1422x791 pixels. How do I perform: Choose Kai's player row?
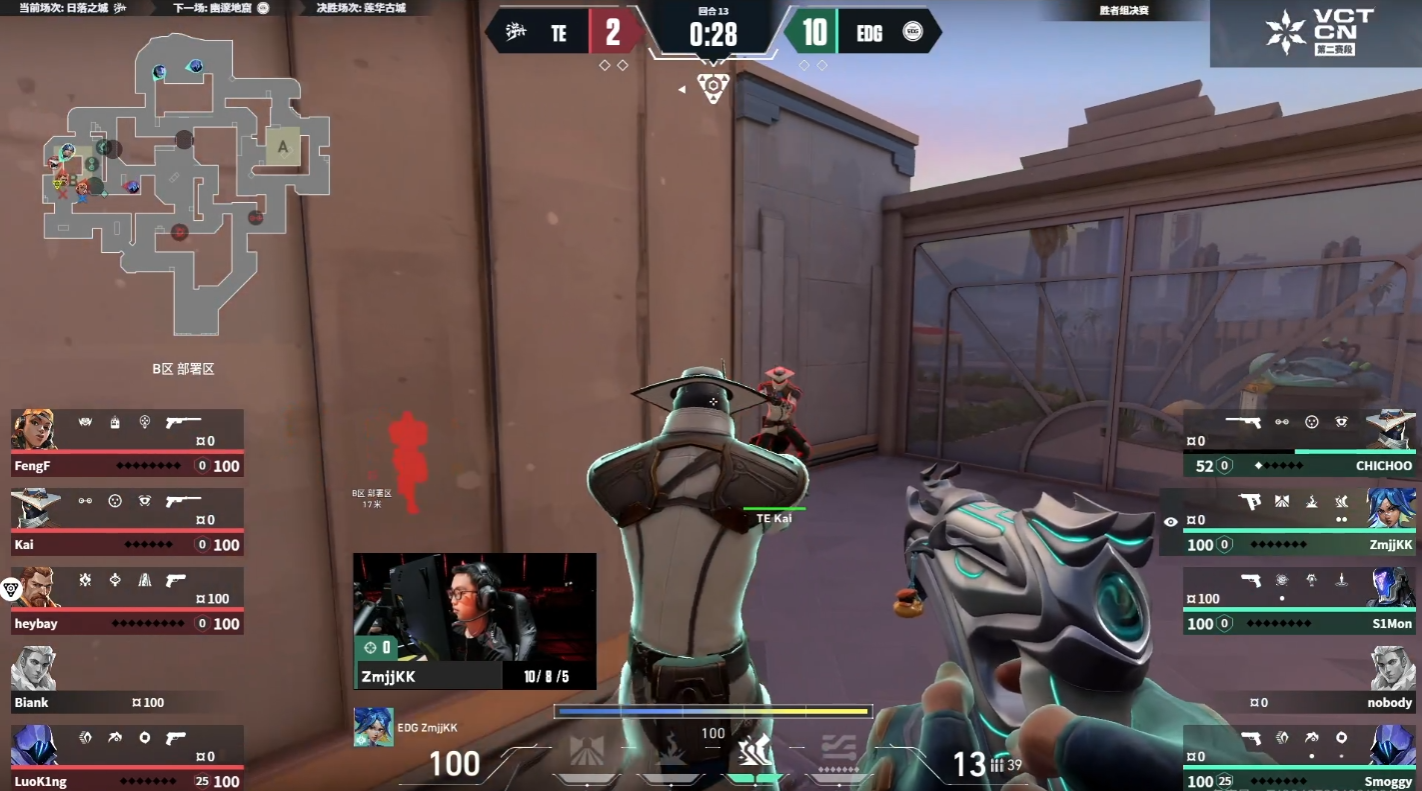[x=127, y=521]
